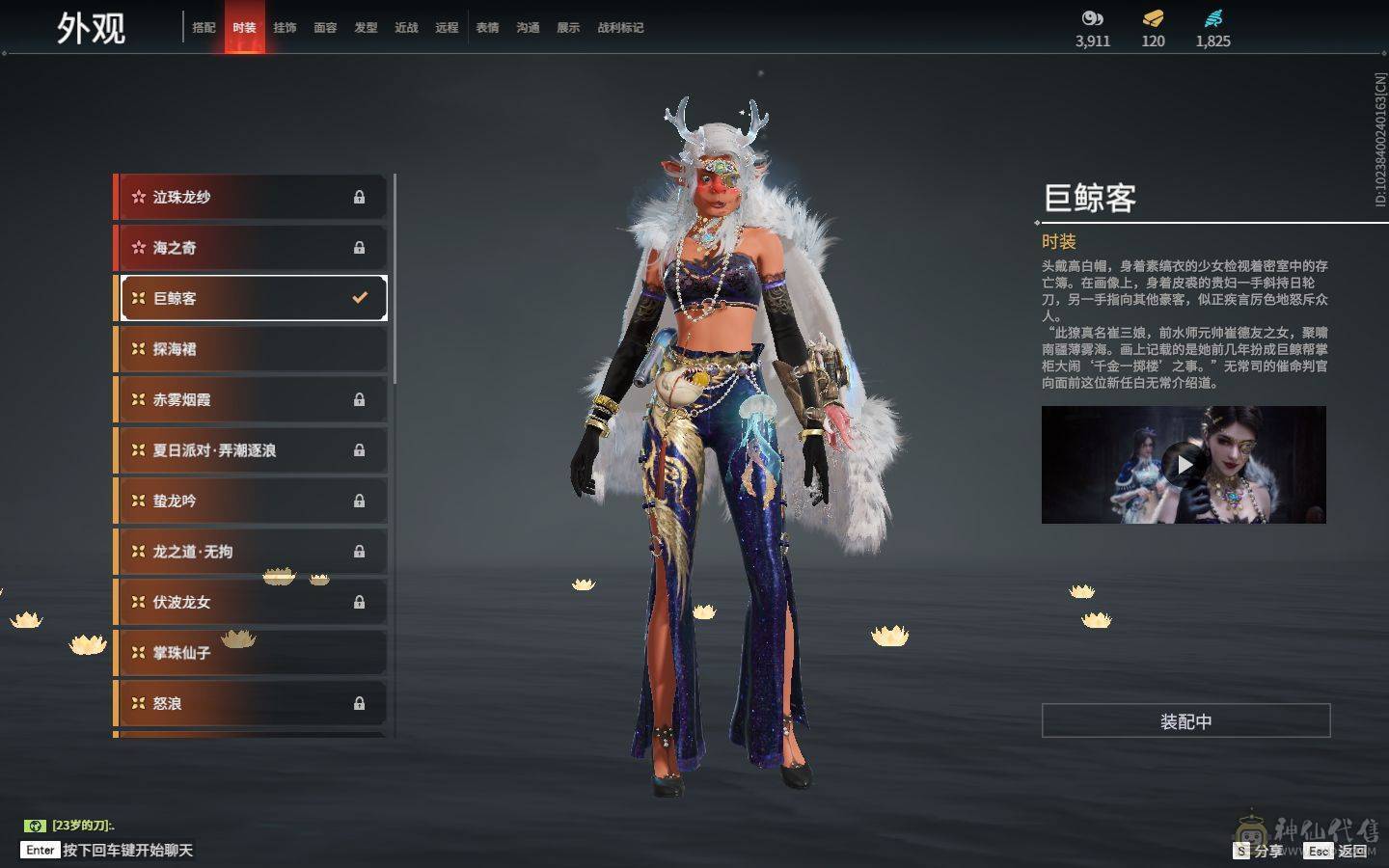Select the 泣珠龙纱 outfit row
This screenshot has height=868, width=1389.
click(251, 197)
